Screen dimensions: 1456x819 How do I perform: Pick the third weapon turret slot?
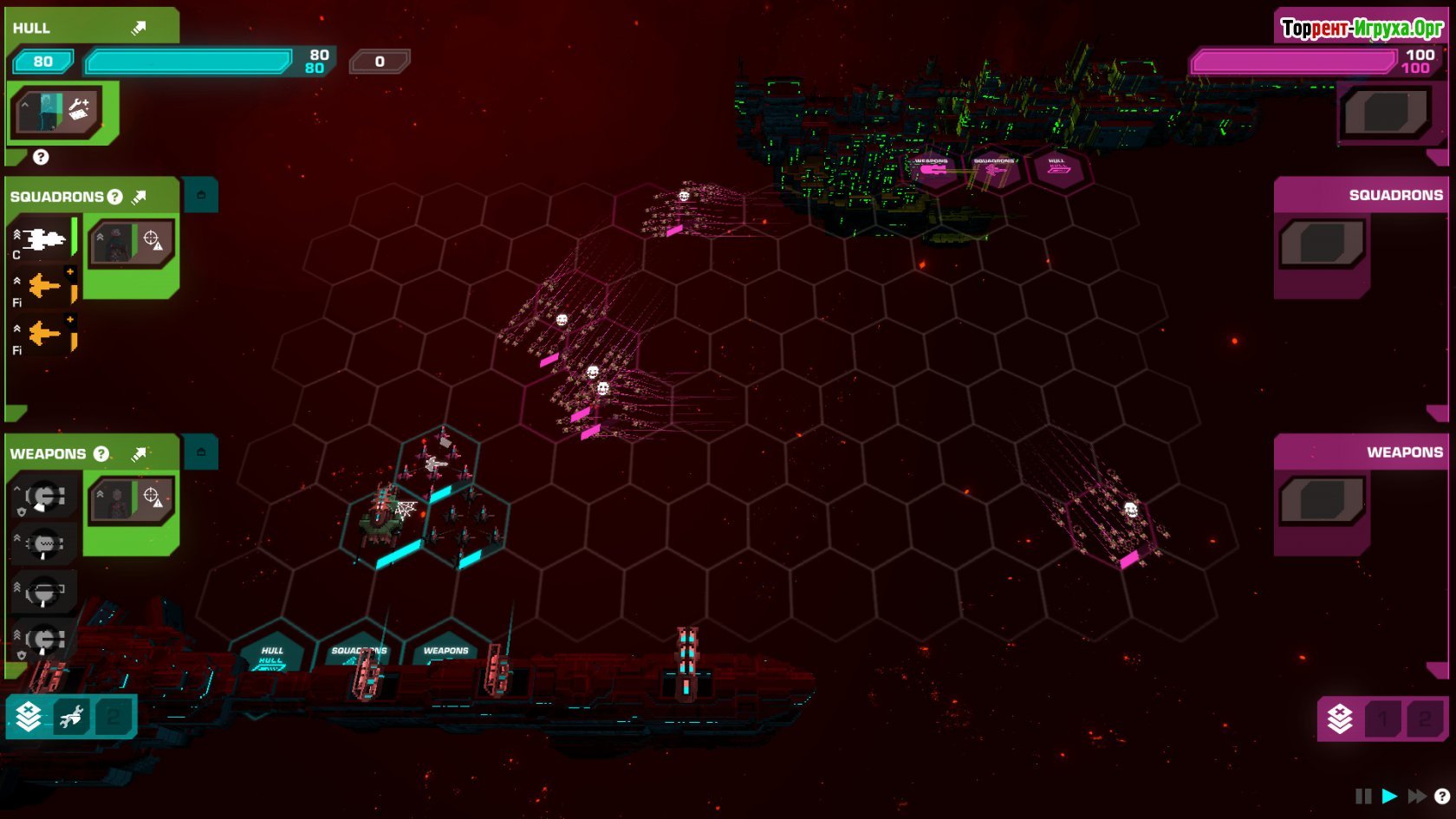pyautogui.click(x=44, y=593)
